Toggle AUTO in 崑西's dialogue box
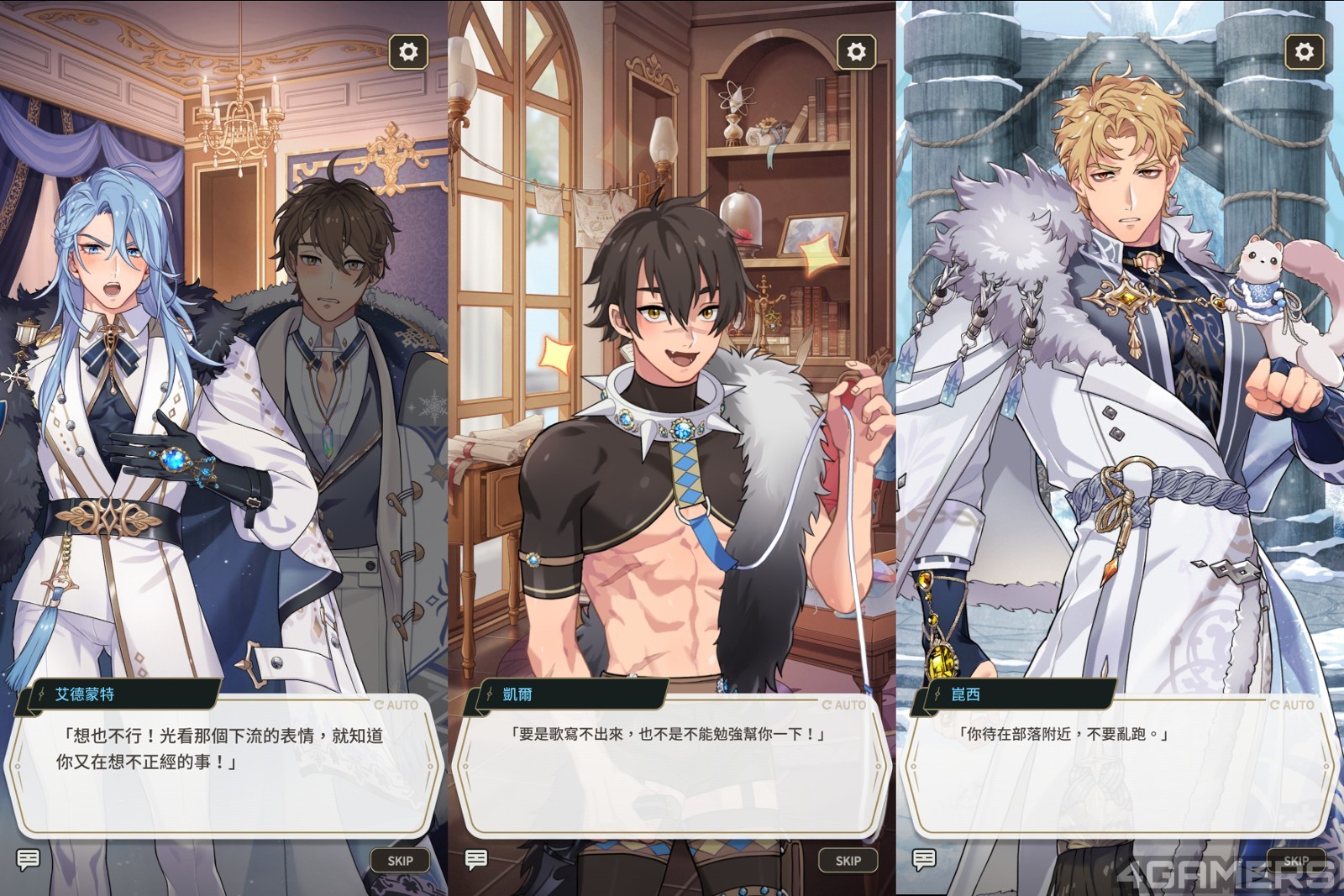 (x=1292, y=705)
